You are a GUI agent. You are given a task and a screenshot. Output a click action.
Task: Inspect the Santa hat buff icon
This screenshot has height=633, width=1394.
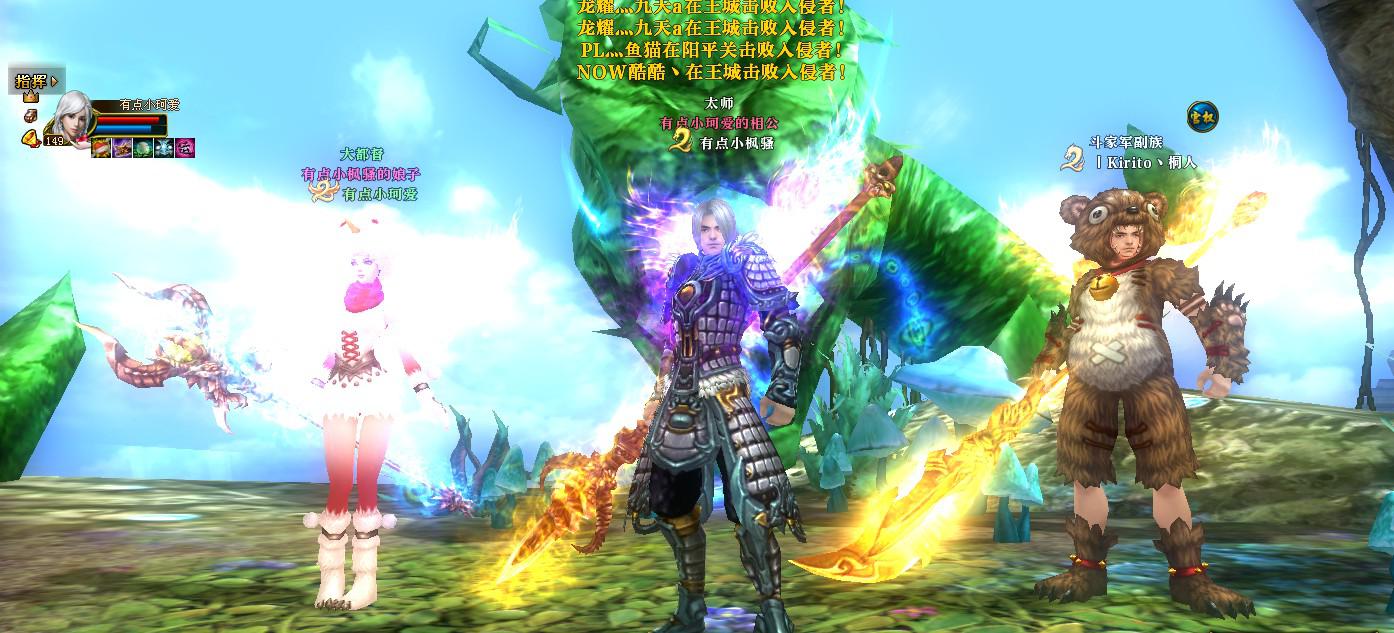[101, 148]
